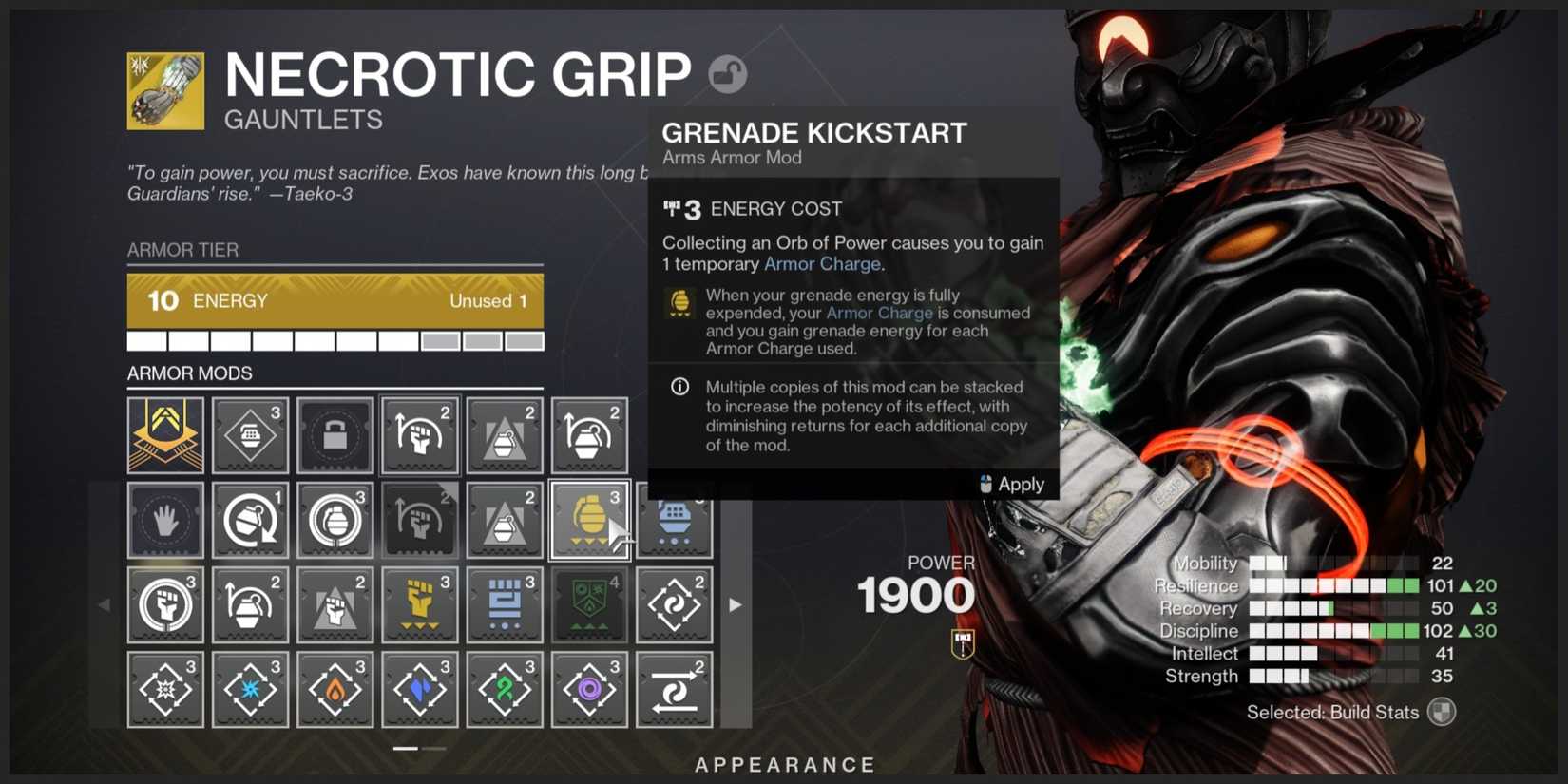Click the locked armor mod slot padlock

pyautogui.click(x=335, y=435)
